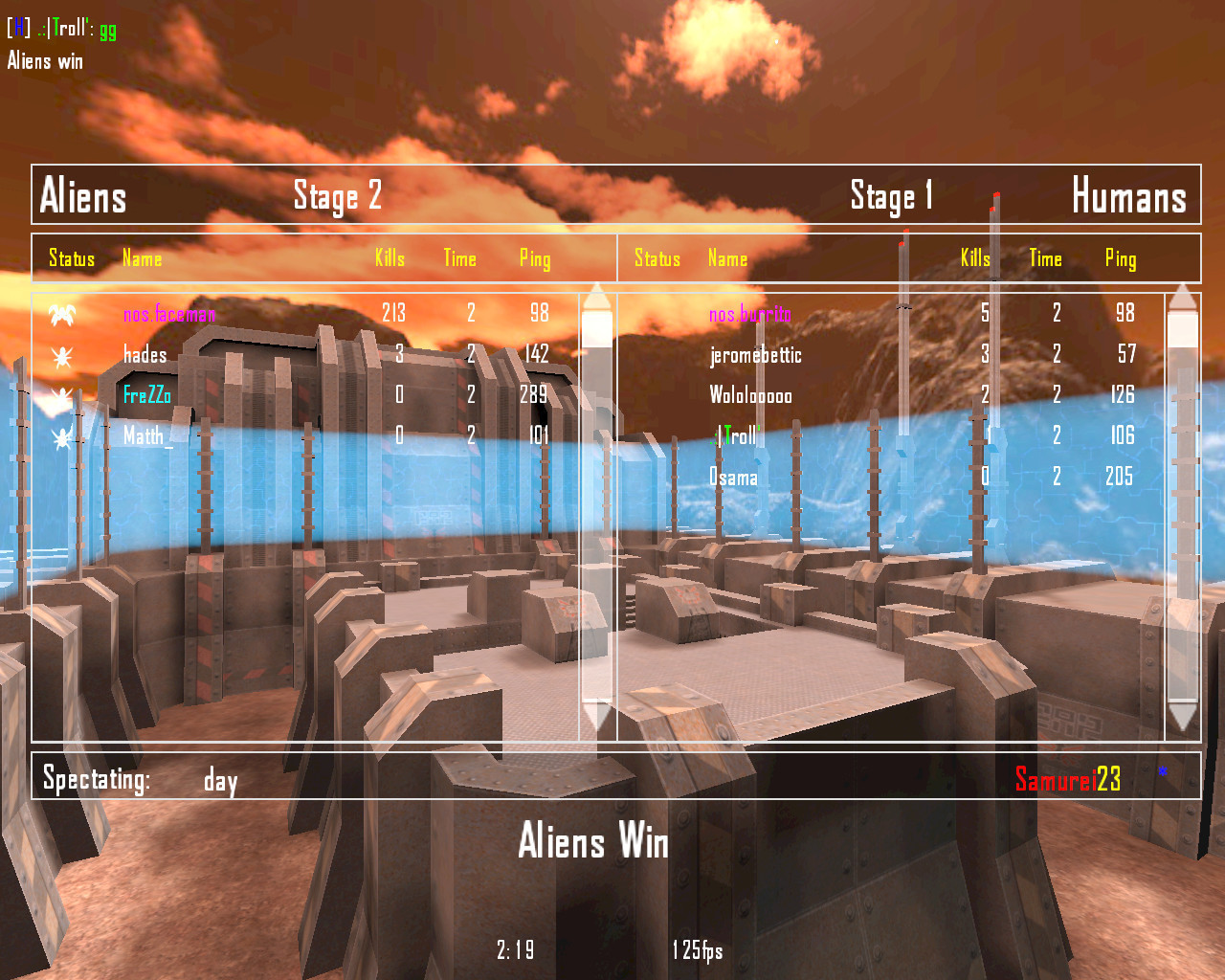The height and width of the screenshot is (980, 1225).
Task: Choose FreZZo on the Aliens scoreboard
Action: tap(147, 395)
